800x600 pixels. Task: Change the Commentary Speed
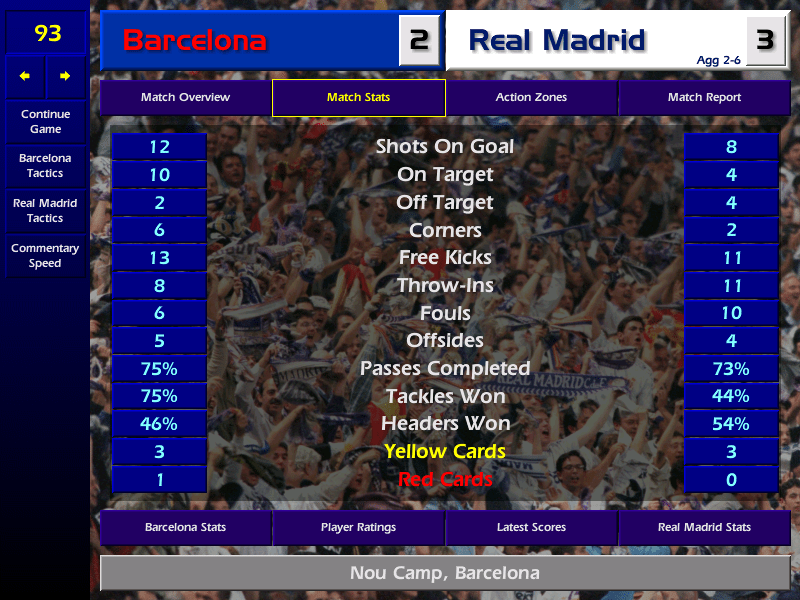pos(45,256)
